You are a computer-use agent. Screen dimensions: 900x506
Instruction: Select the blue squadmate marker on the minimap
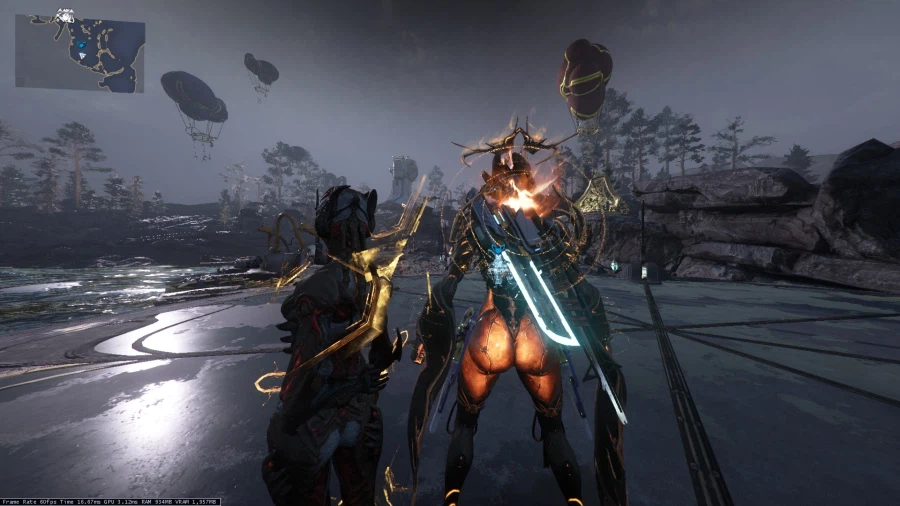(79, 45)
